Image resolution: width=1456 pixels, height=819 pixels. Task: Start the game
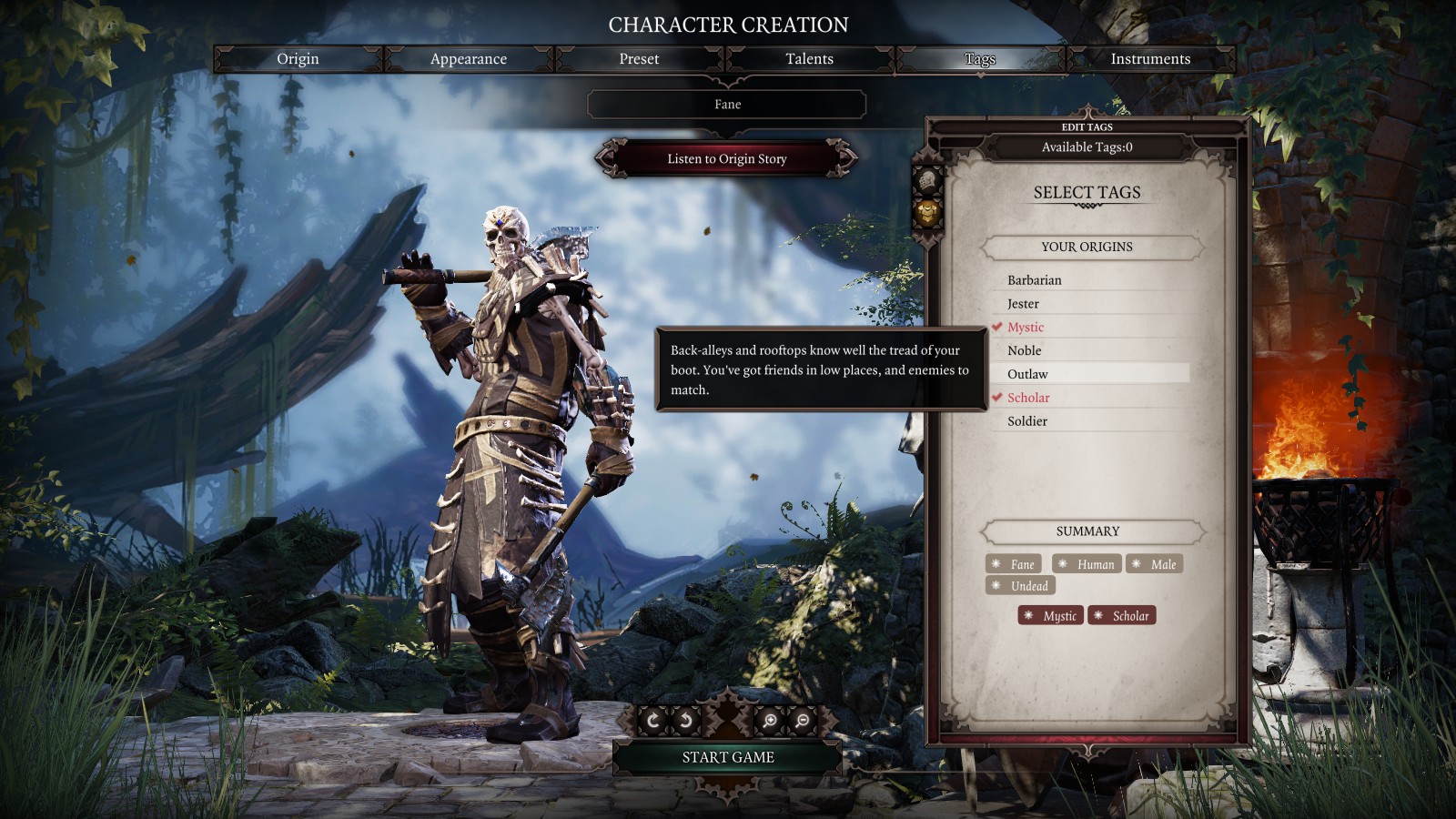tap(728, 757)
